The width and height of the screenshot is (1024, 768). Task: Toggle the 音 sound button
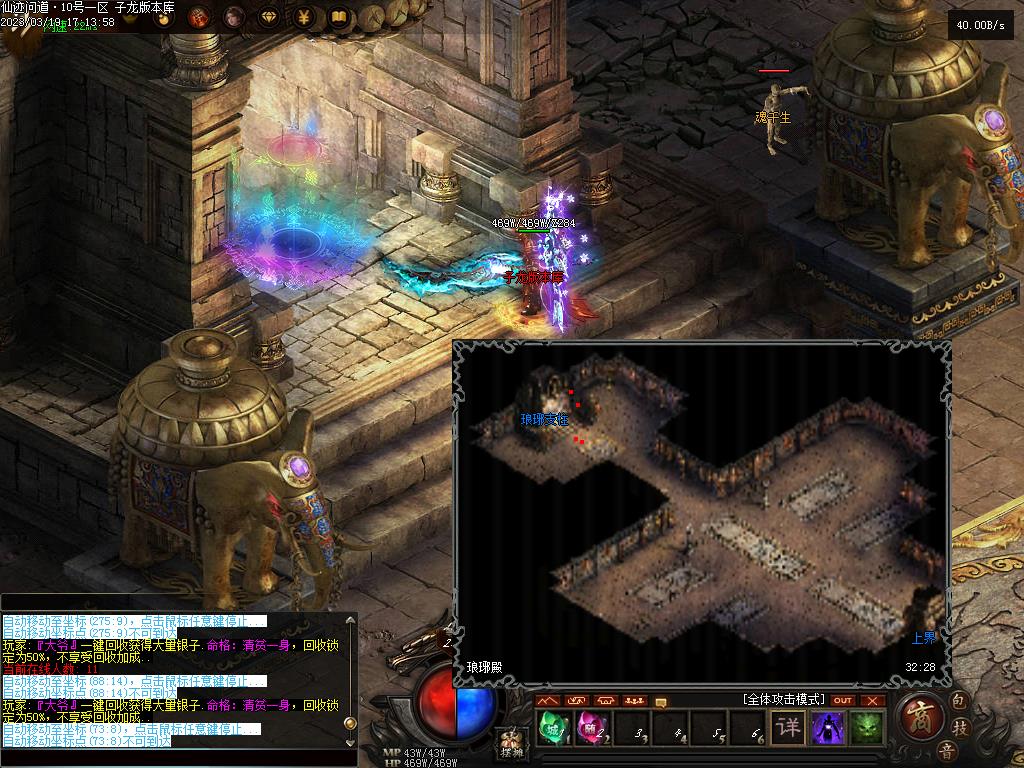coord(945,750)
